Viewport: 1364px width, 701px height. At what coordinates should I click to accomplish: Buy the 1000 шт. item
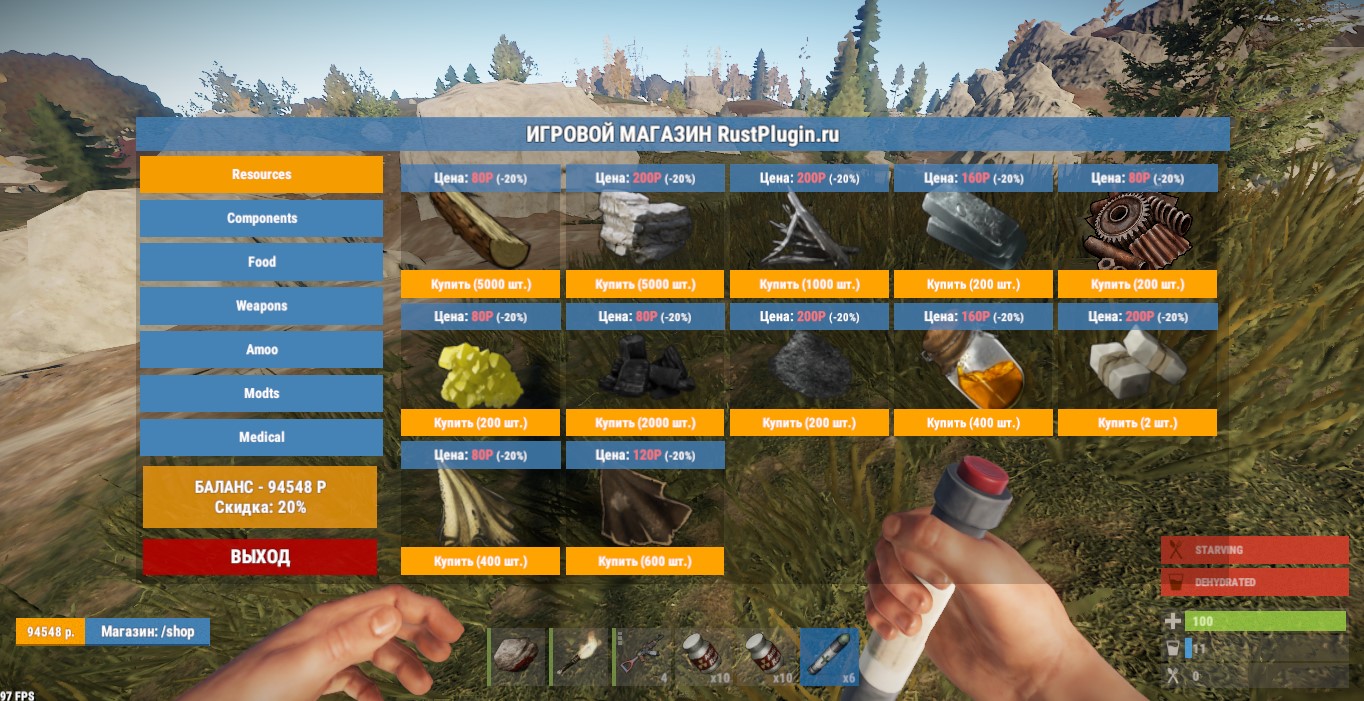pos(809,285)
